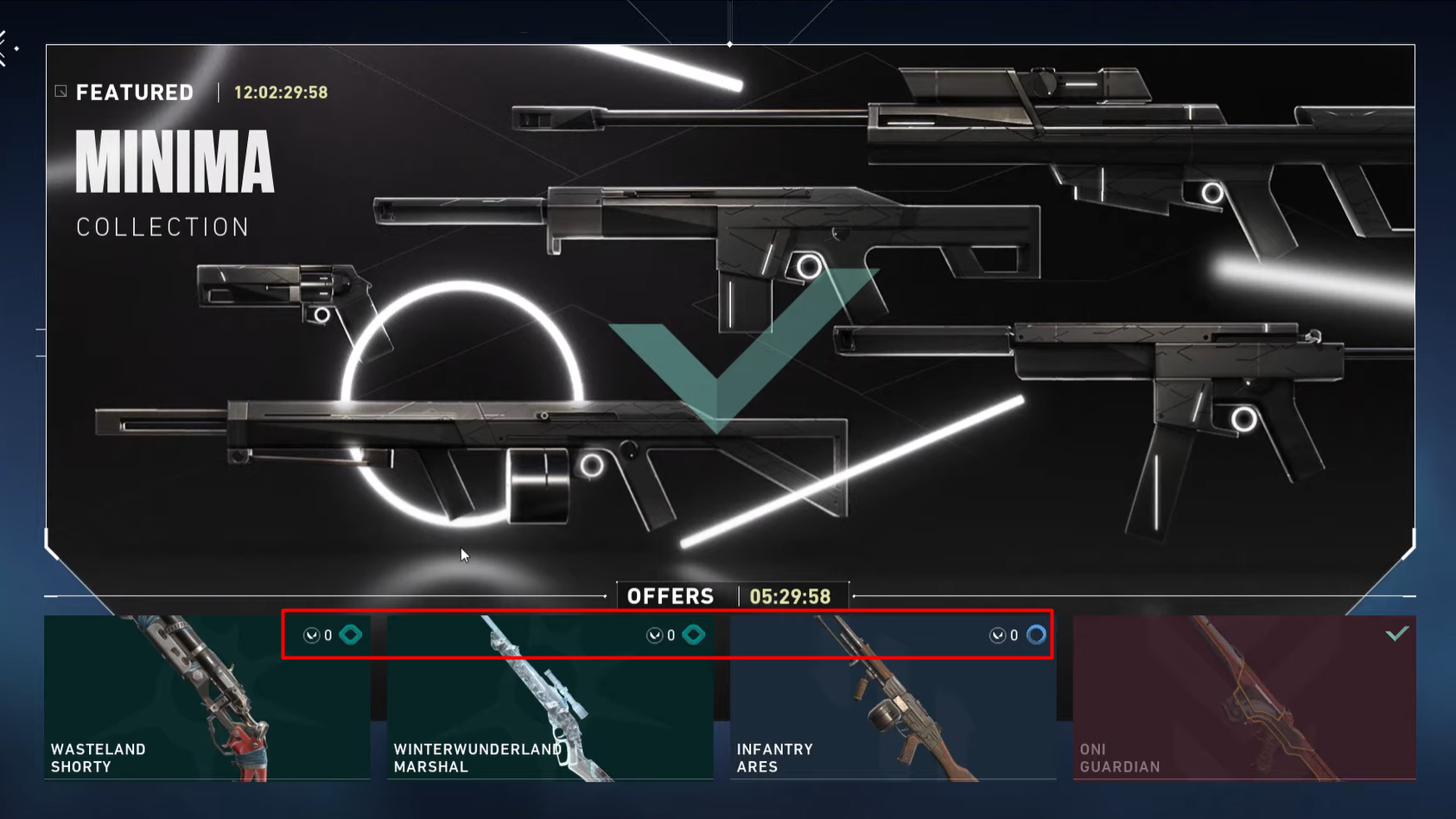Open the owned Oni Guardian offer
Screen dimensions: 1456x819
[x=1243, y=700]
